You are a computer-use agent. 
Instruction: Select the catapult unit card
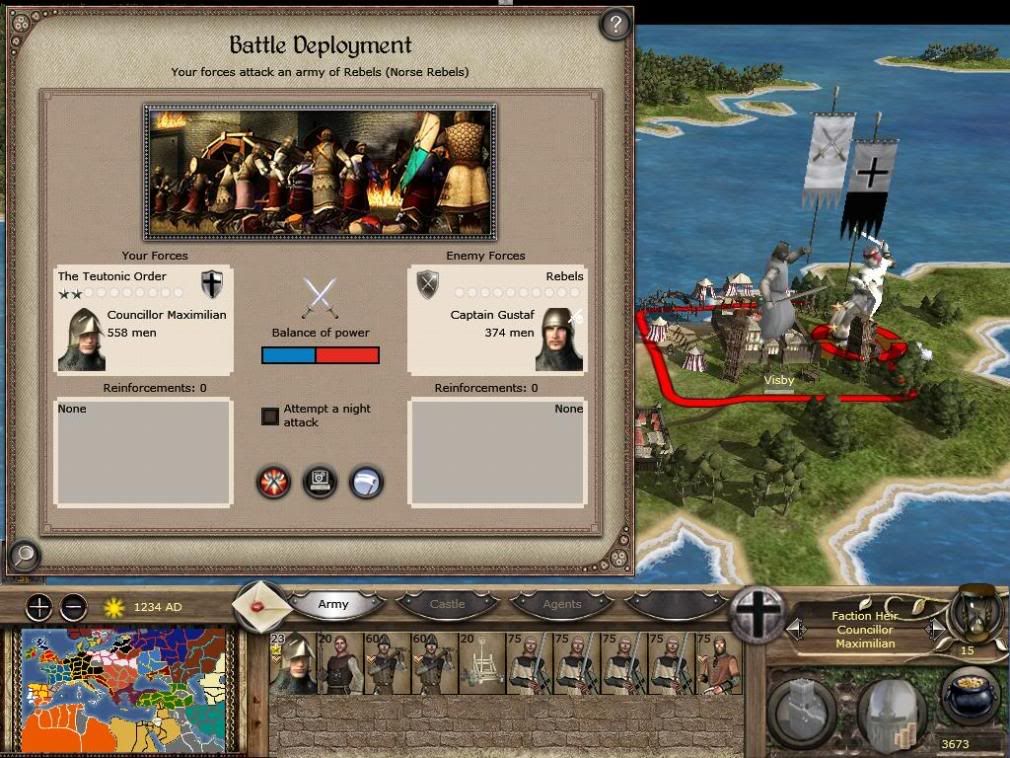click(480, 663)
